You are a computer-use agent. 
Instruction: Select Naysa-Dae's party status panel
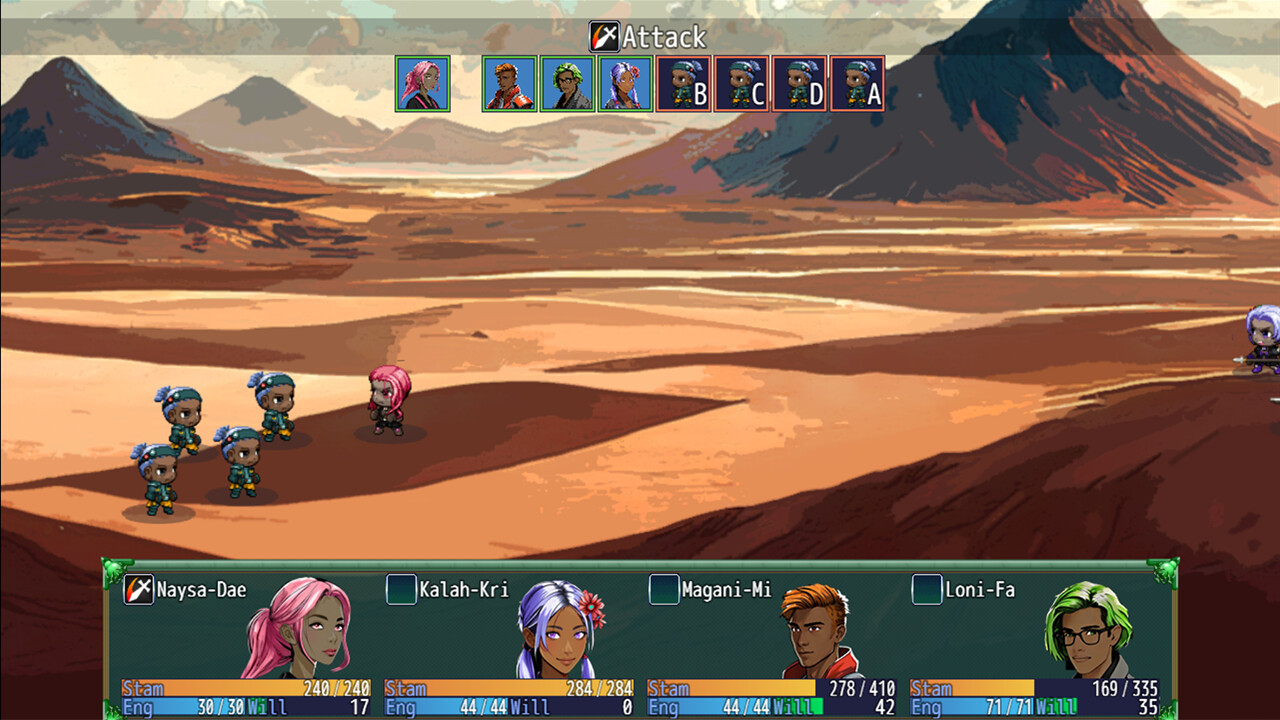[x=246, y=642]
